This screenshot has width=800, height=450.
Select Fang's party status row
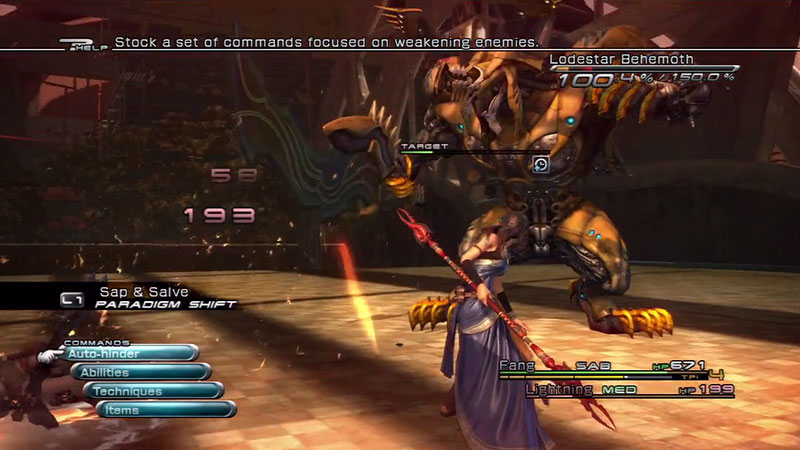[615, 367]
